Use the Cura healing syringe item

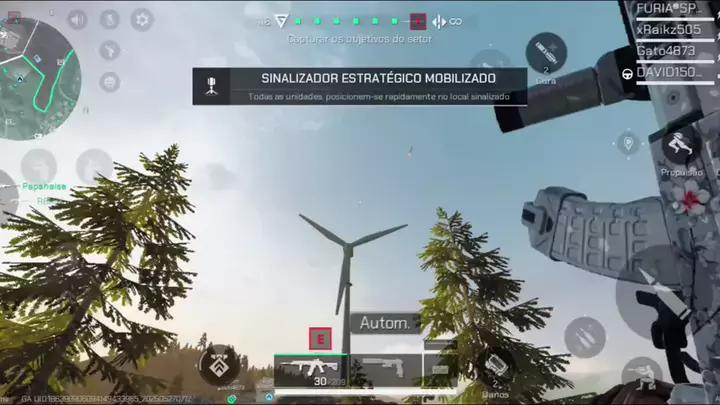(x=546, y=53)
